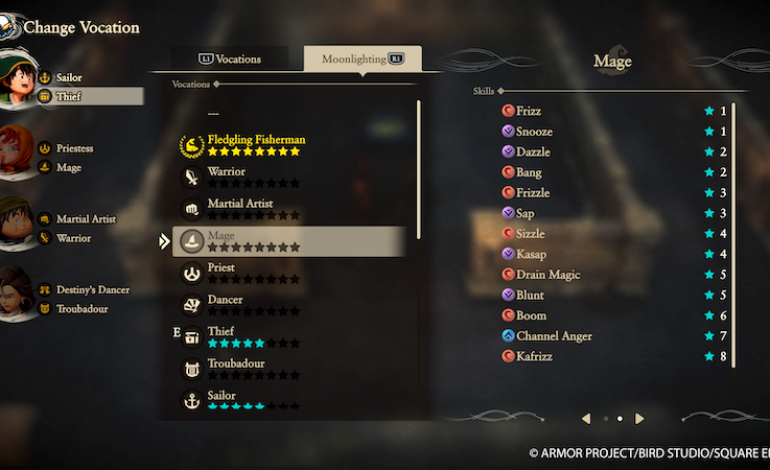This screenshot has width=770, height=470.
Task: Select the Boom skill entry
Action: pyautogui.click(x=531, y=316)
